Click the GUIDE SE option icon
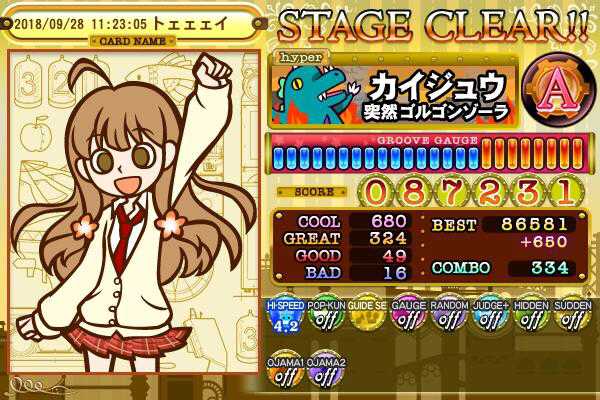The image size is (600, 400). [365, 319]
